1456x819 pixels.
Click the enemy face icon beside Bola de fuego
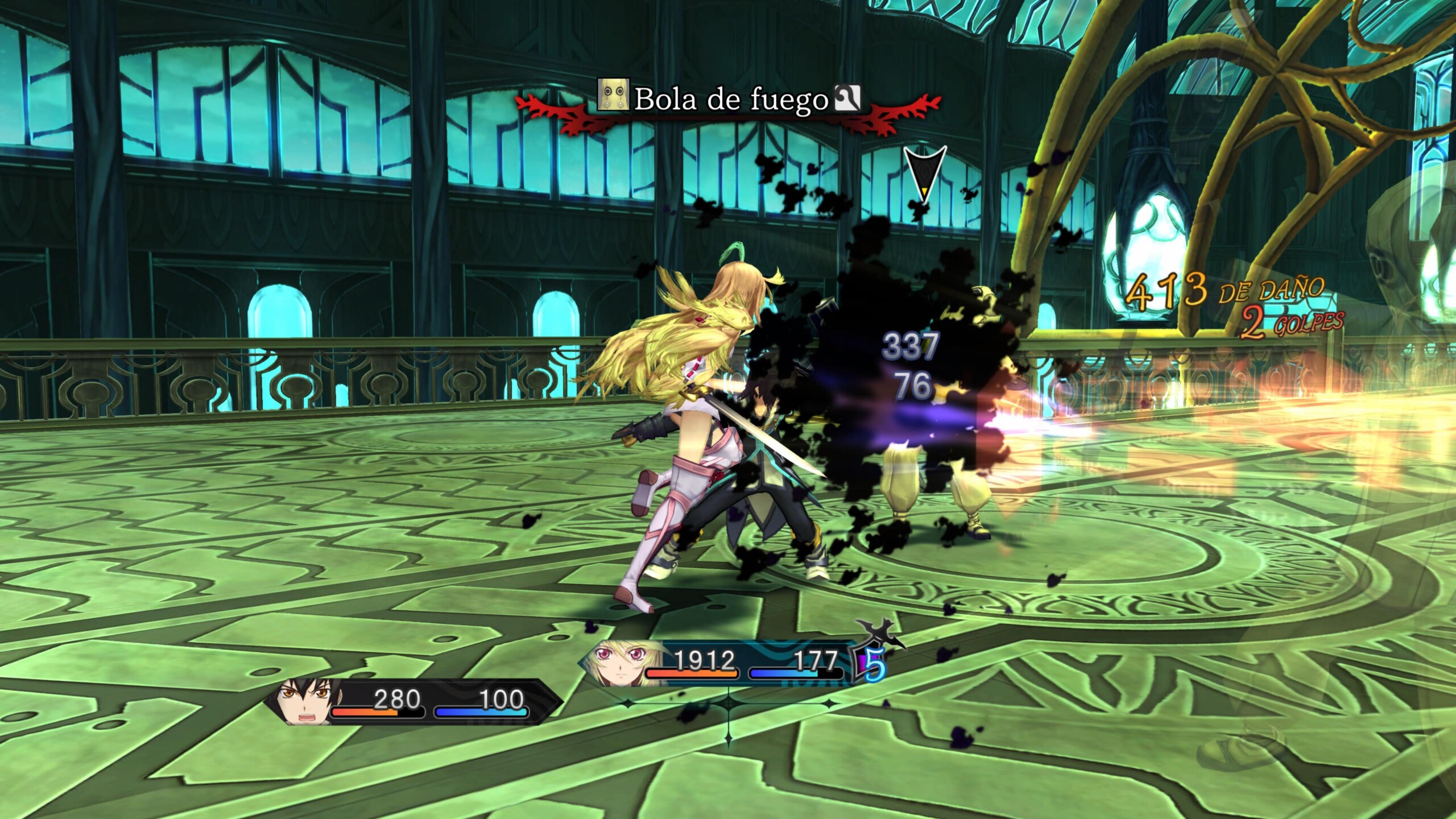613,95
